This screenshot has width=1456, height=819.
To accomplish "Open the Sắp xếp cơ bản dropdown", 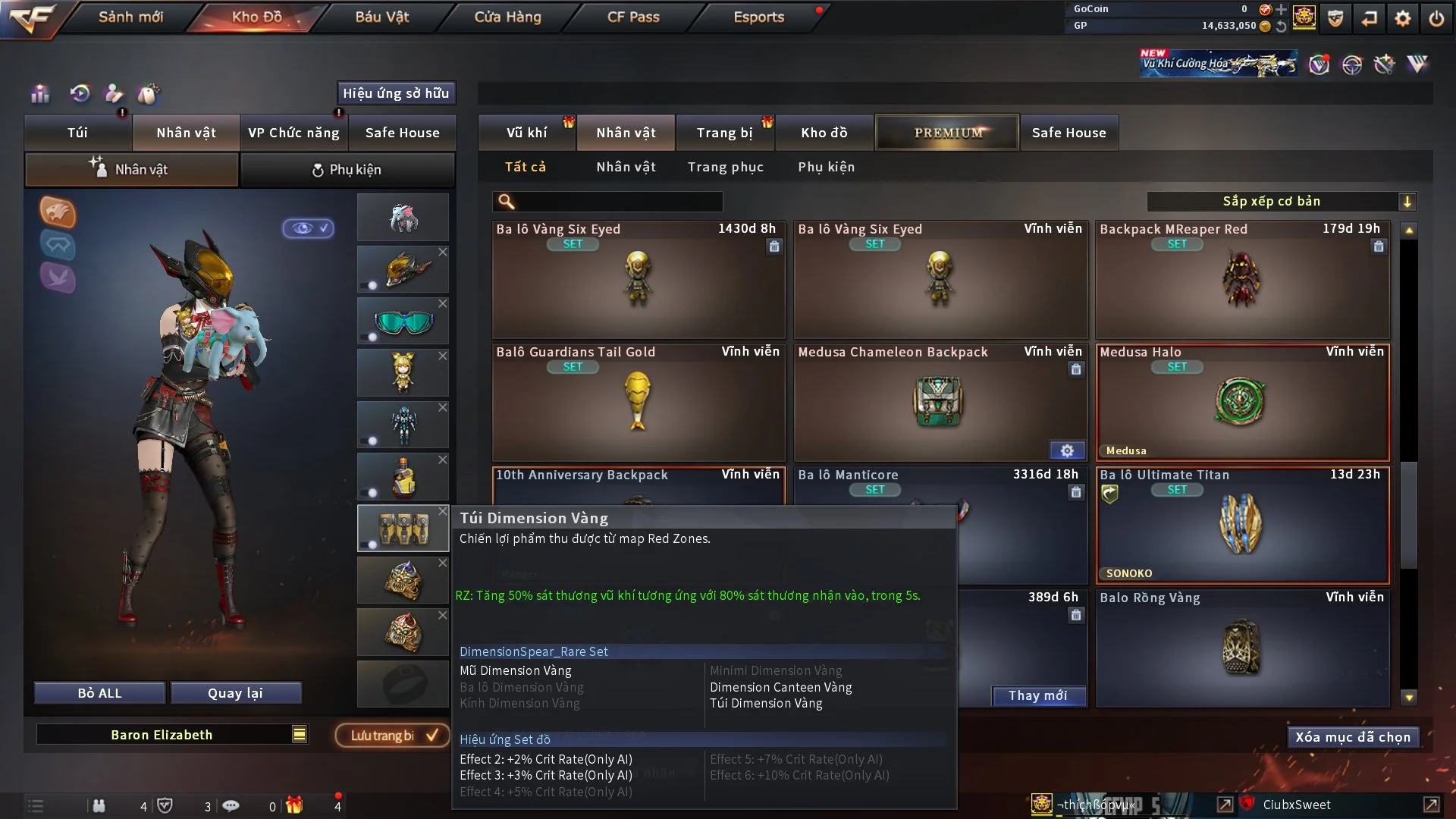I will click(x=1281, y=201).
